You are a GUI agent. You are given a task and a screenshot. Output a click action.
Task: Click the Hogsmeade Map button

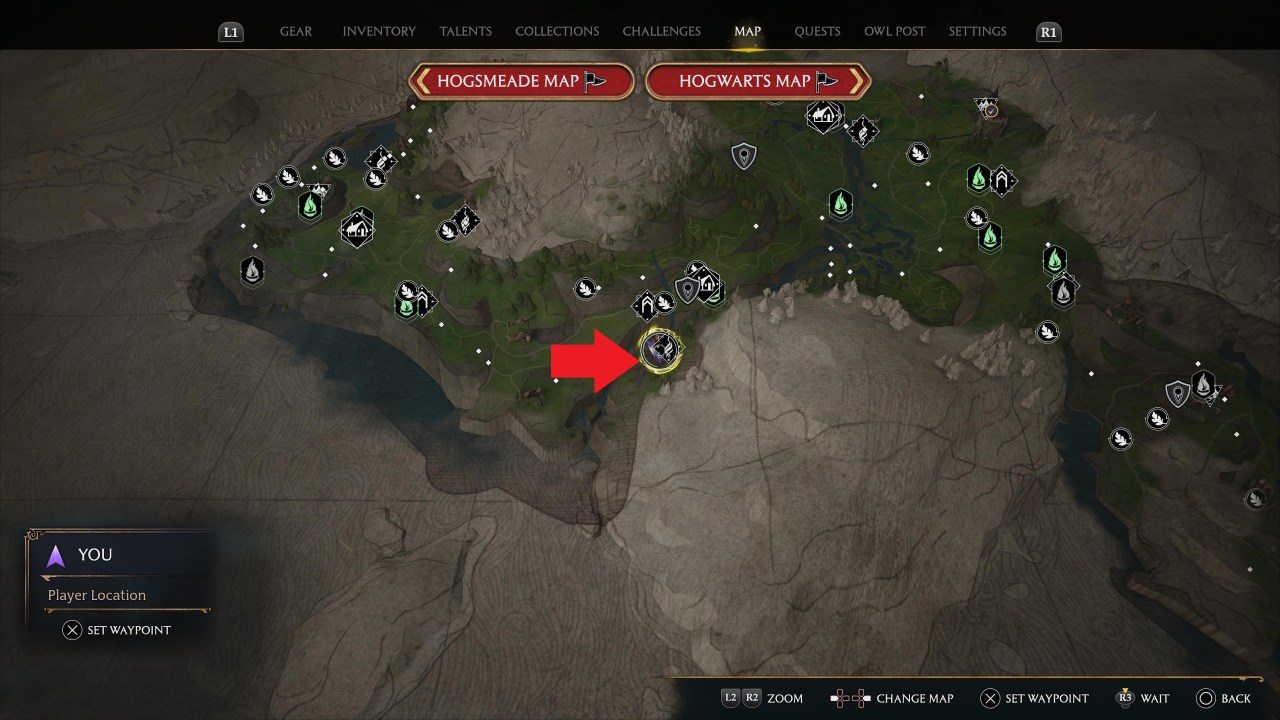521,81
